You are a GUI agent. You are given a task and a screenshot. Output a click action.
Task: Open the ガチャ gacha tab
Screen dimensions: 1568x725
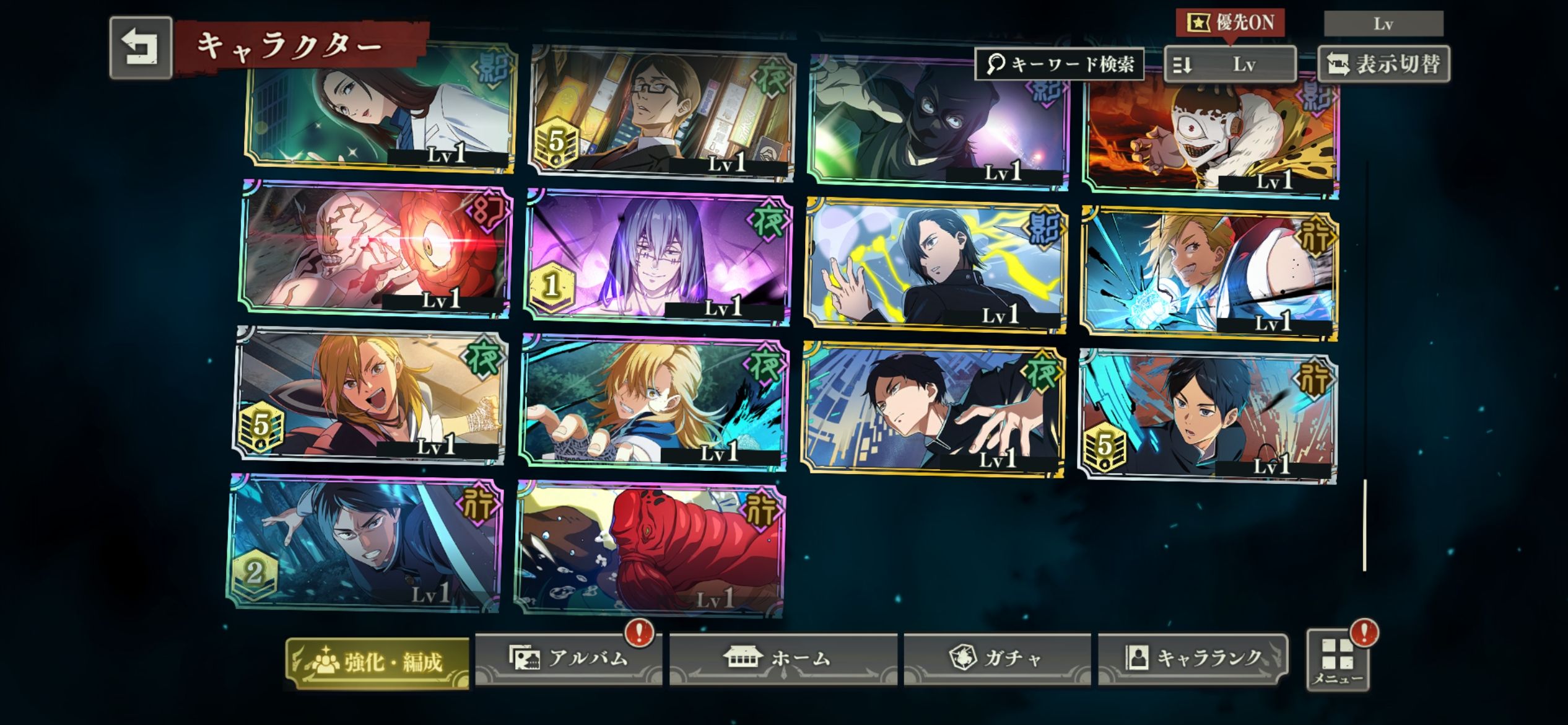[x=996, y=658]
